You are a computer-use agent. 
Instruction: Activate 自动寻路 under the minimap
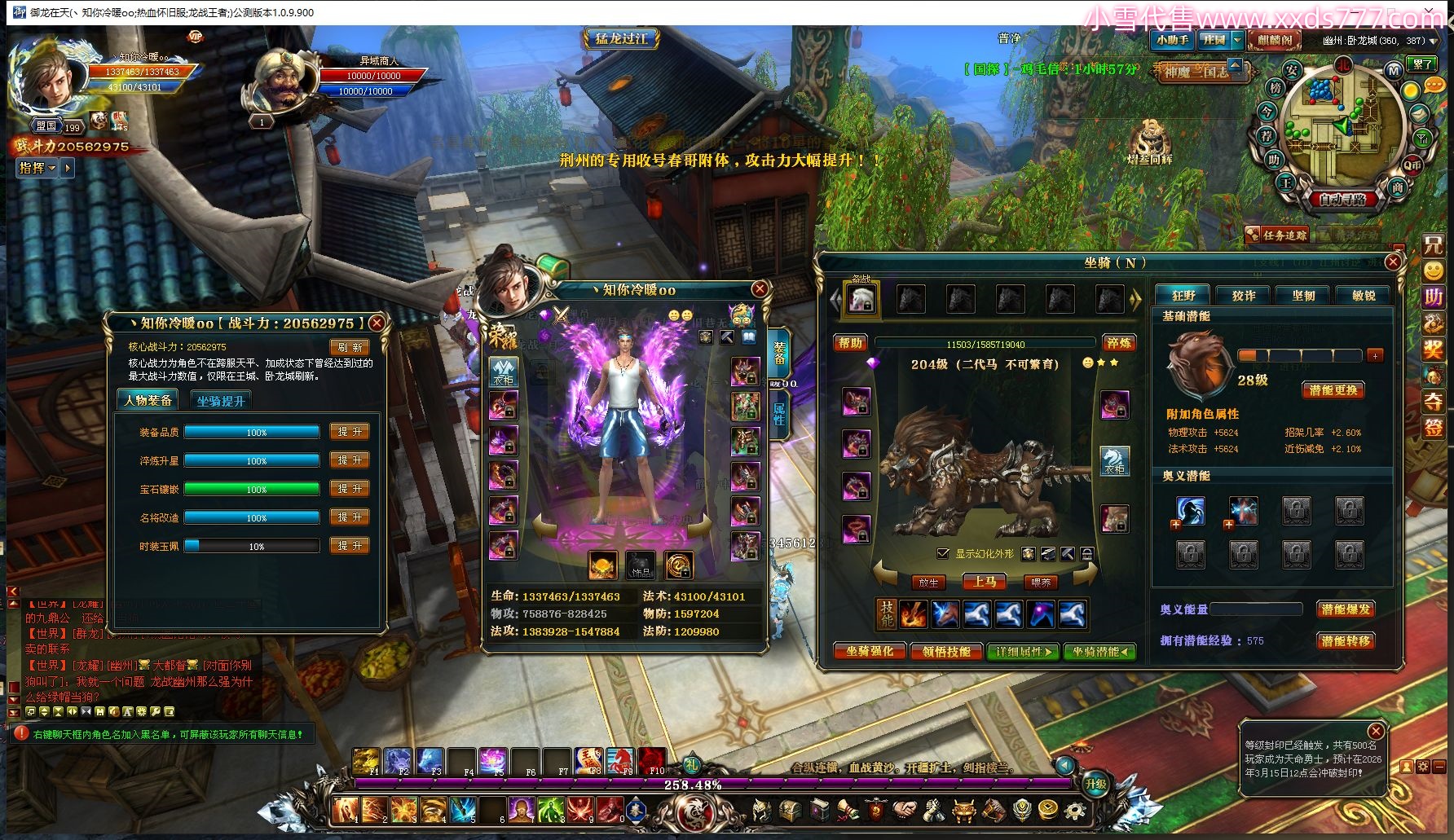pyautogui.click(x=1342, y=199)
